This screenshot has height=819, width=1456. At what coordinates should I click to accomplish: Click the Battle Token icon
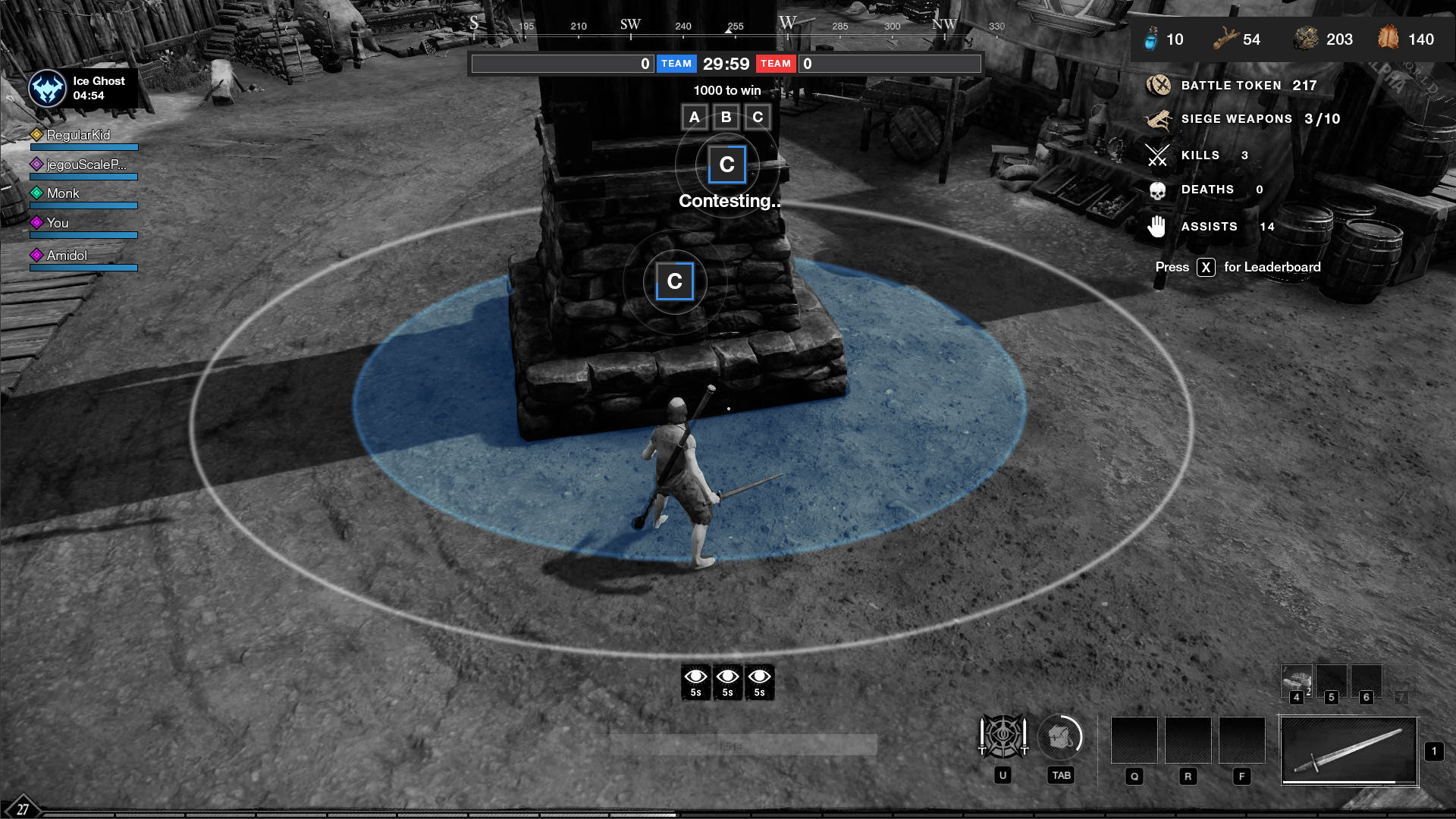click(x=1158, y=85)
